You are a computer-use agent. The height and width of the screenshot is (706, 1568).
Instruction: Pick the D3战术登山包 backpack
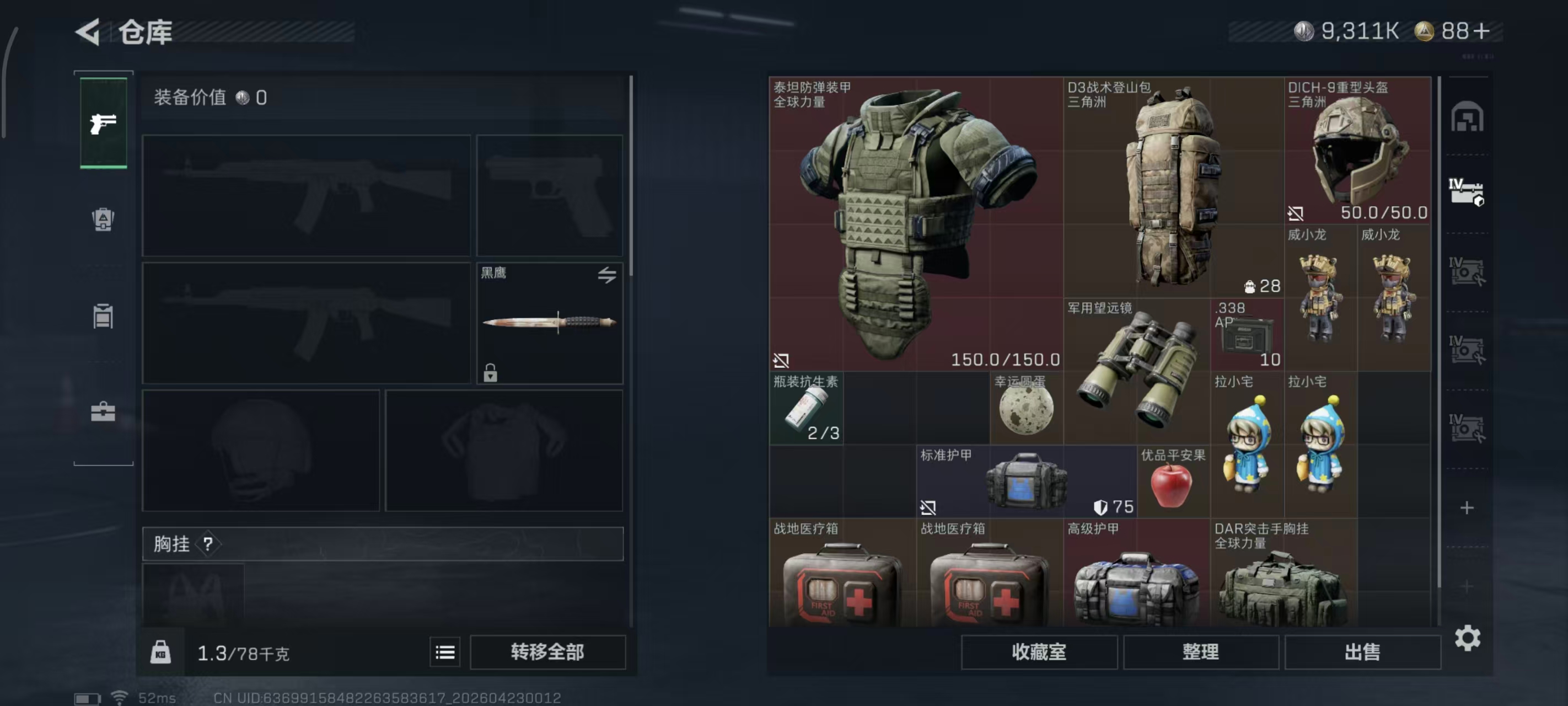pyautogui.click(x=1172, y=186)
